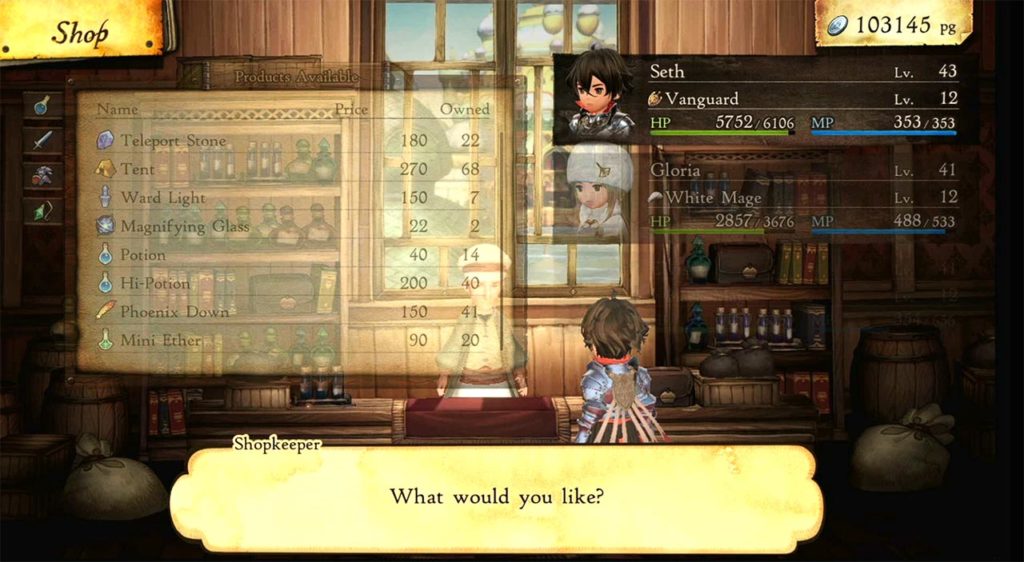The width and height of the screenshot is (1024, 562).
Task: Switch to the potion items category tab
Action: 42,105
